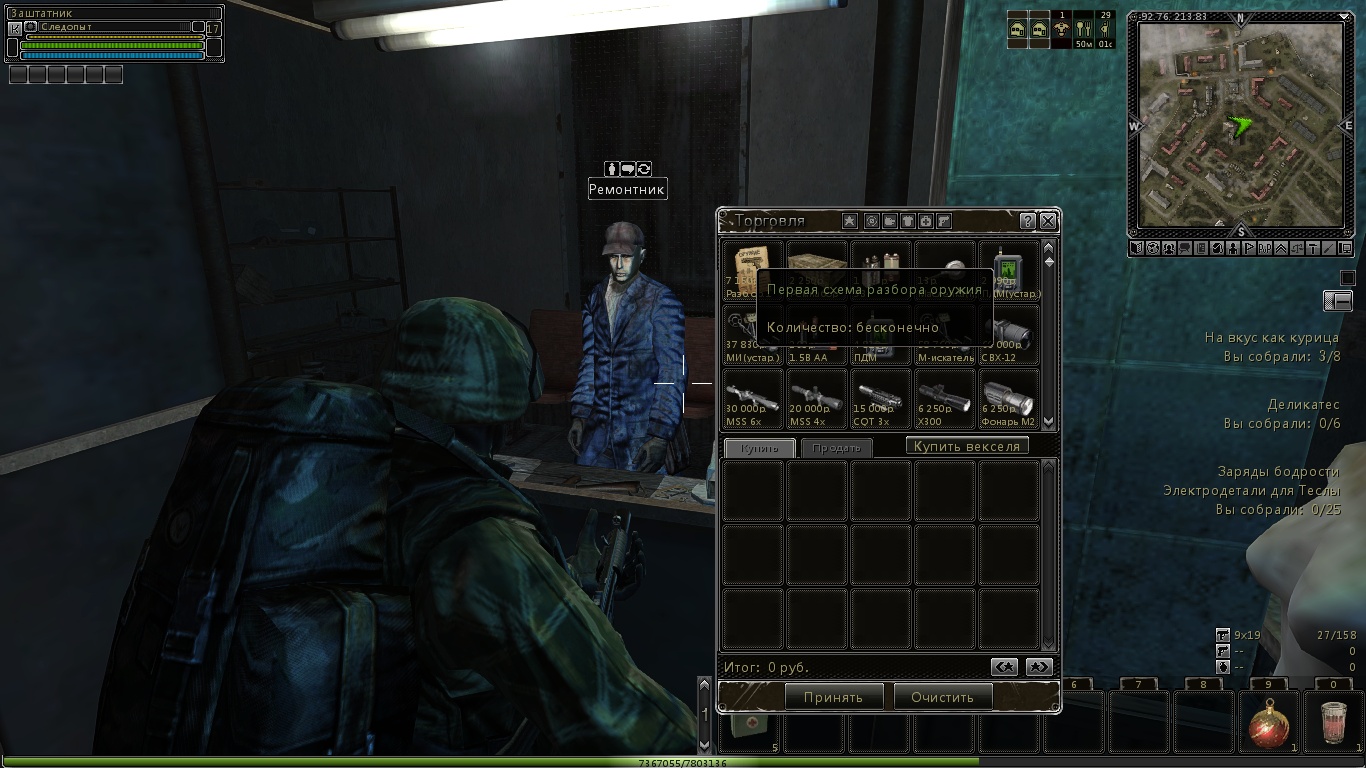
Task: Switch to the Продать tab
Action: click(836, 448)
